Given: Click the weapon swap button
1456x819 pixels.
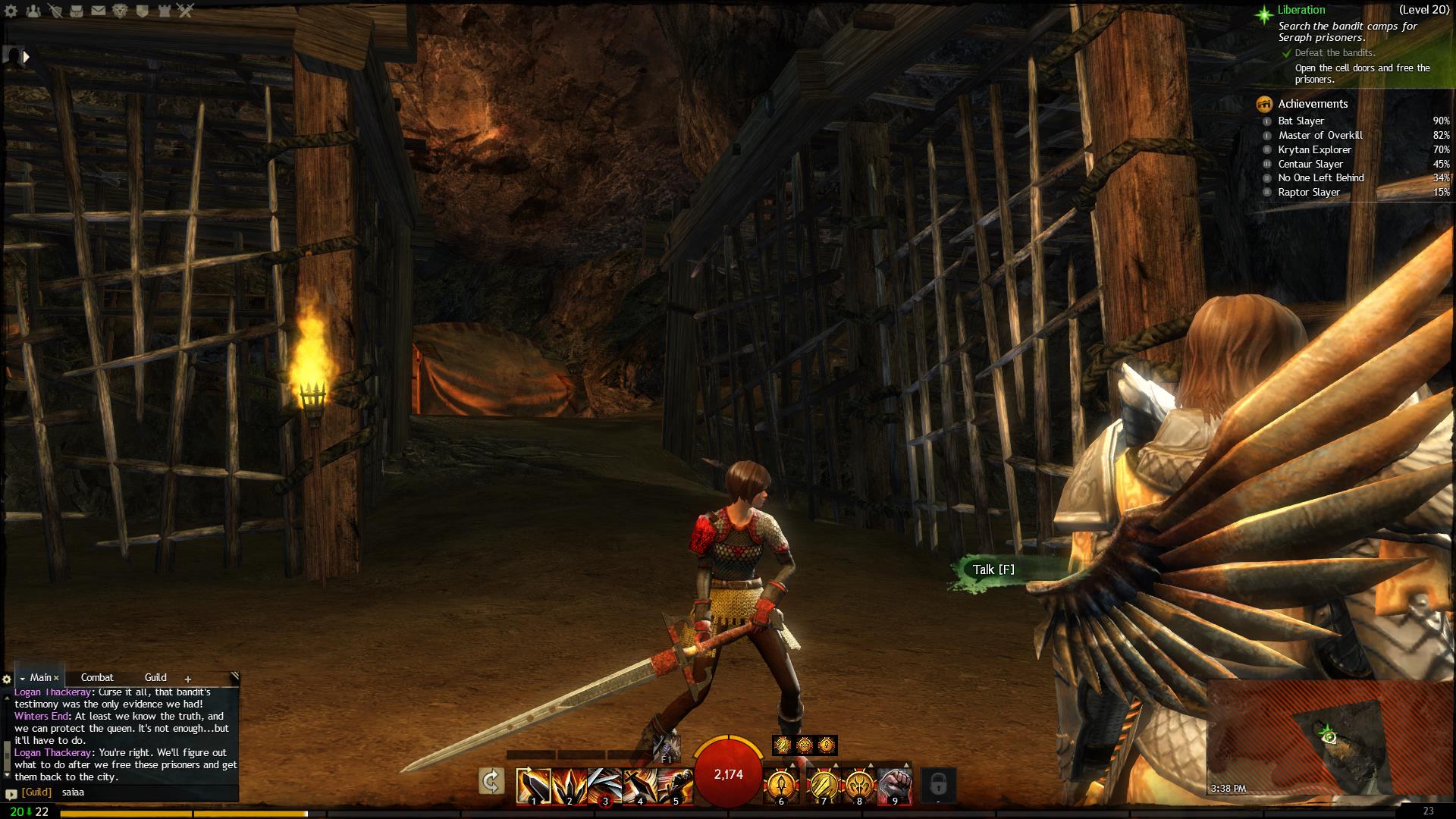Looking at the screenshot, I should click(491, 781).
